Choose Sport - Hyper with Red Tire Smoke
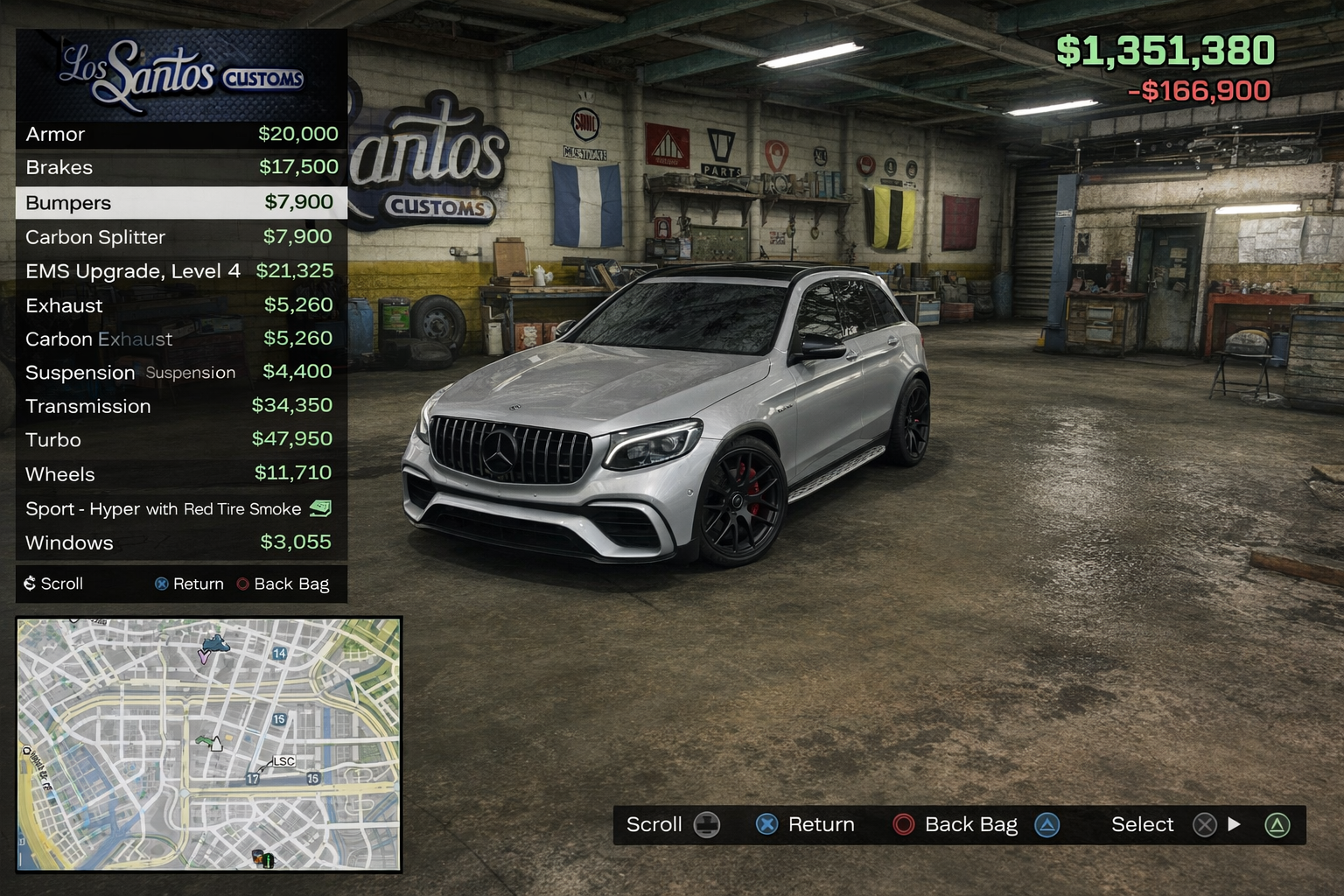The width and height of the screenshot is (1344, 896). 181,508
